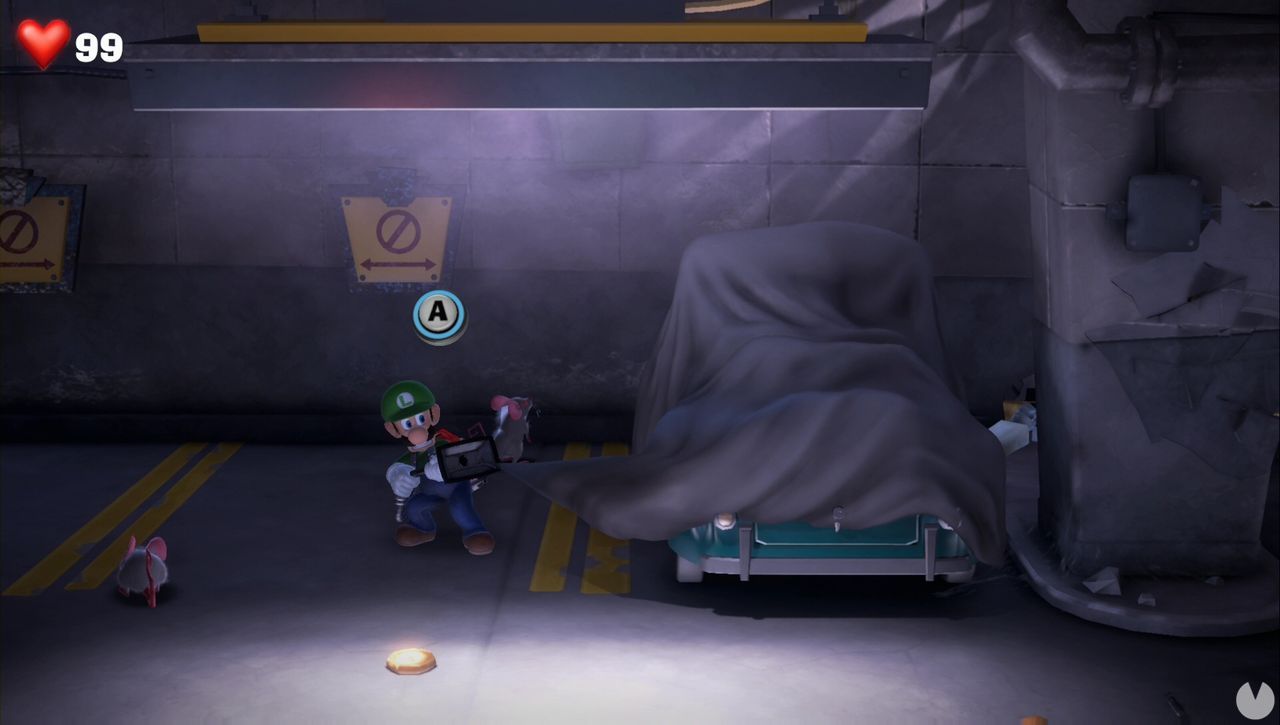Viewport: 1280px width, 725px height.
Task: Click the Vandal logo watermark bottom right
Action: [1254, 702]
